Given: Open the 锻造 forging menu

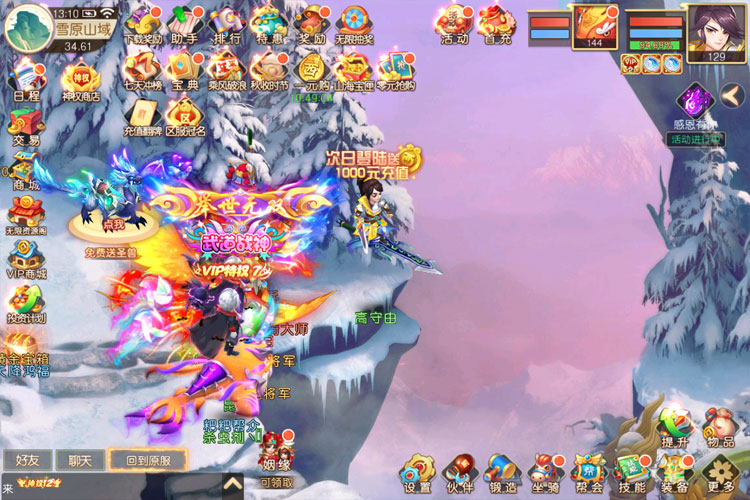Looking at the screenshot, I should 502,470.
